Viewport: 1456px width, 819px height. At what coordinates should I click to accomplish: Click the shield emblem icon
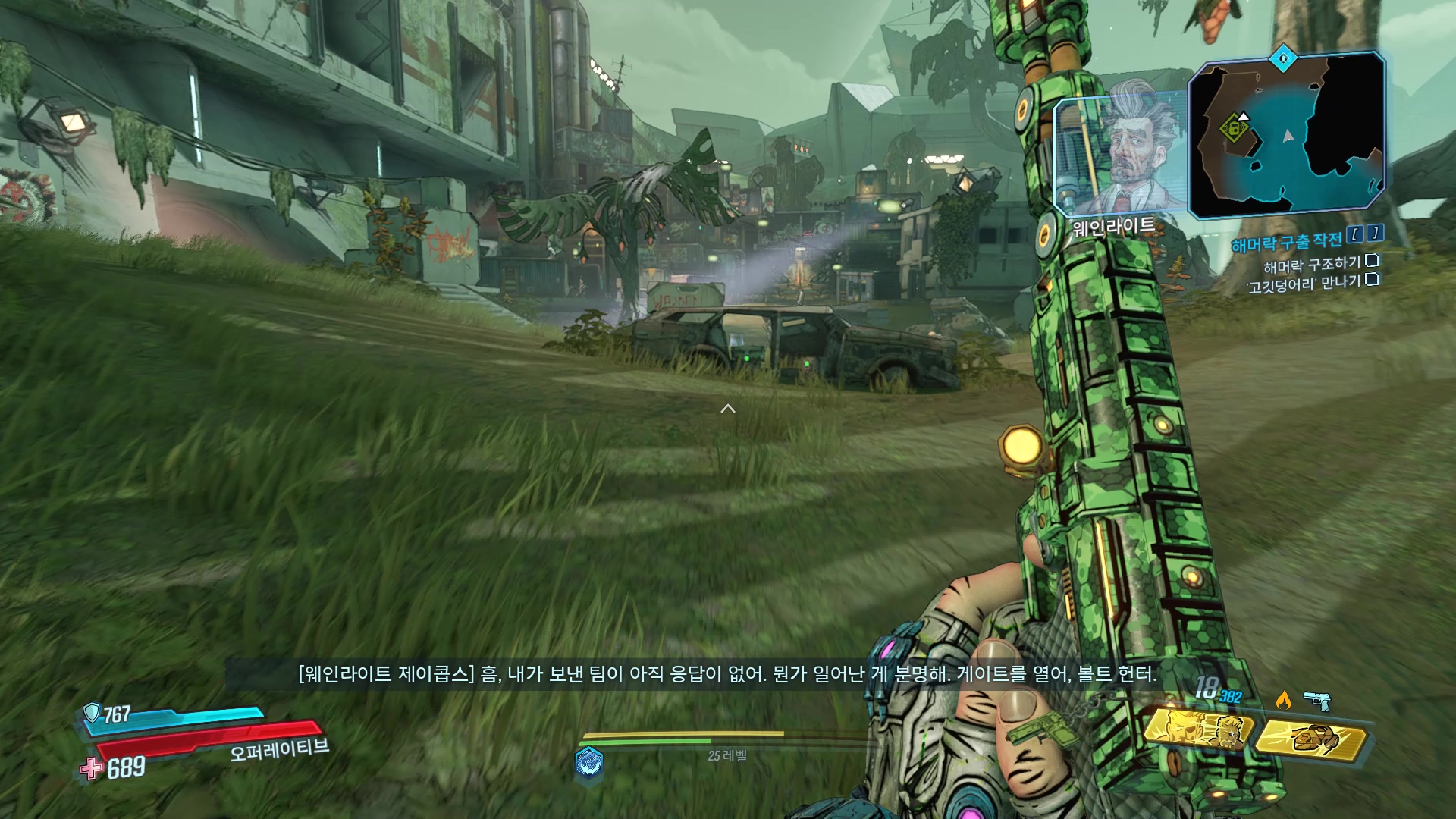click(x=92, y=712)
